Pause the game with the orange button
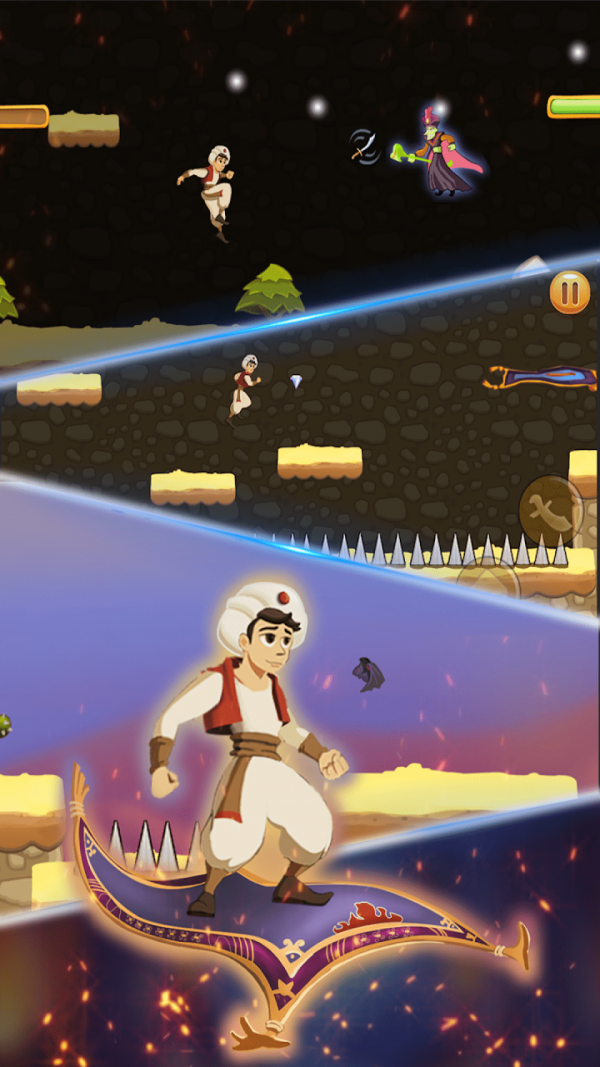This screenshot has height=1067, width=600. (x=569, y=293)
